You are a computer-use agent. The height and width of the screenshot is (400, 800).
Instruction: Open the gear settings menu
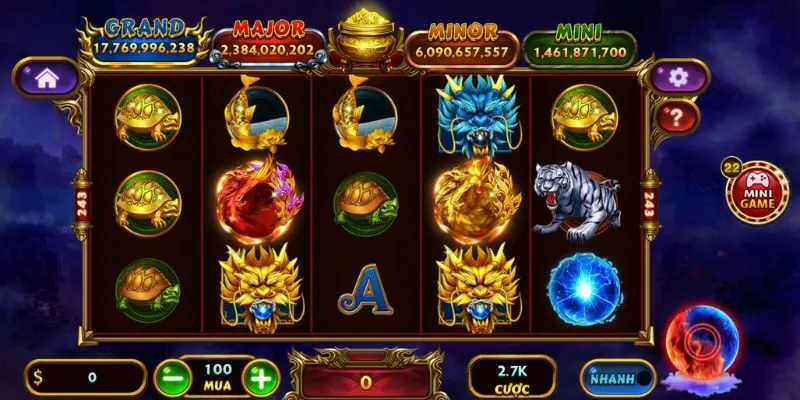coord(678,76)
